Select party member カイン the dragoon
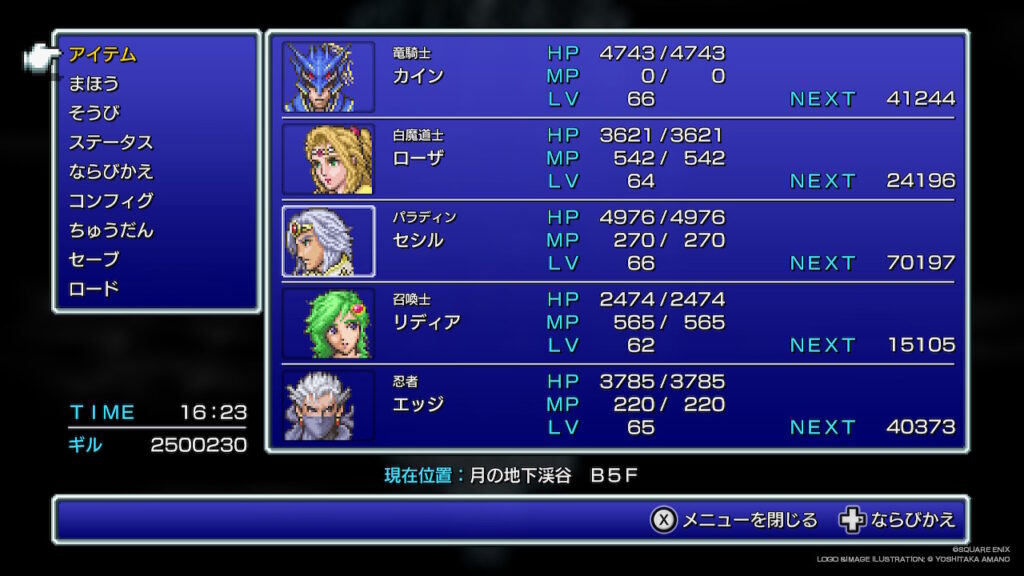 (x=418, y=76)
